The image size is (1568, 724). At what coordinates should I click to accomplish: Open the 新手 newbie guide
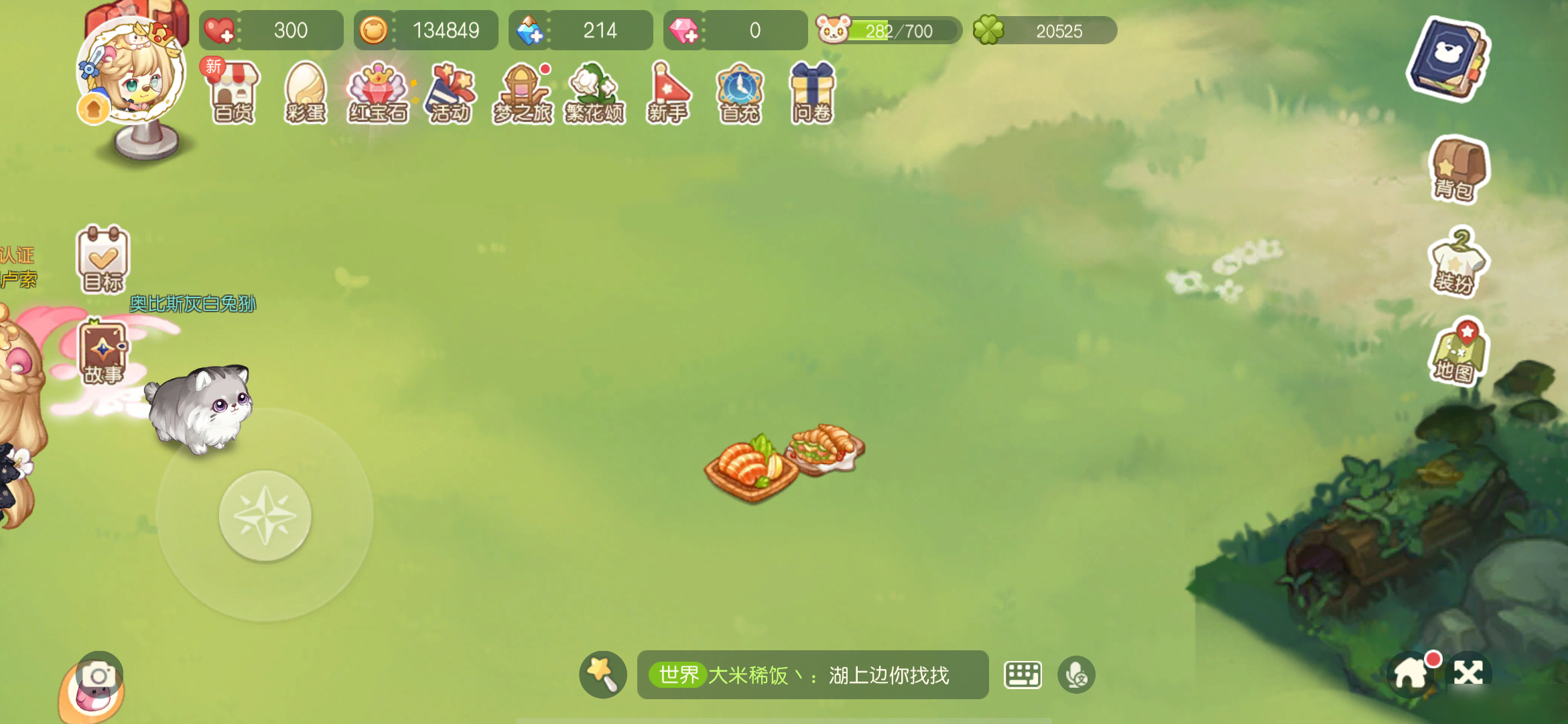(668, 94)
